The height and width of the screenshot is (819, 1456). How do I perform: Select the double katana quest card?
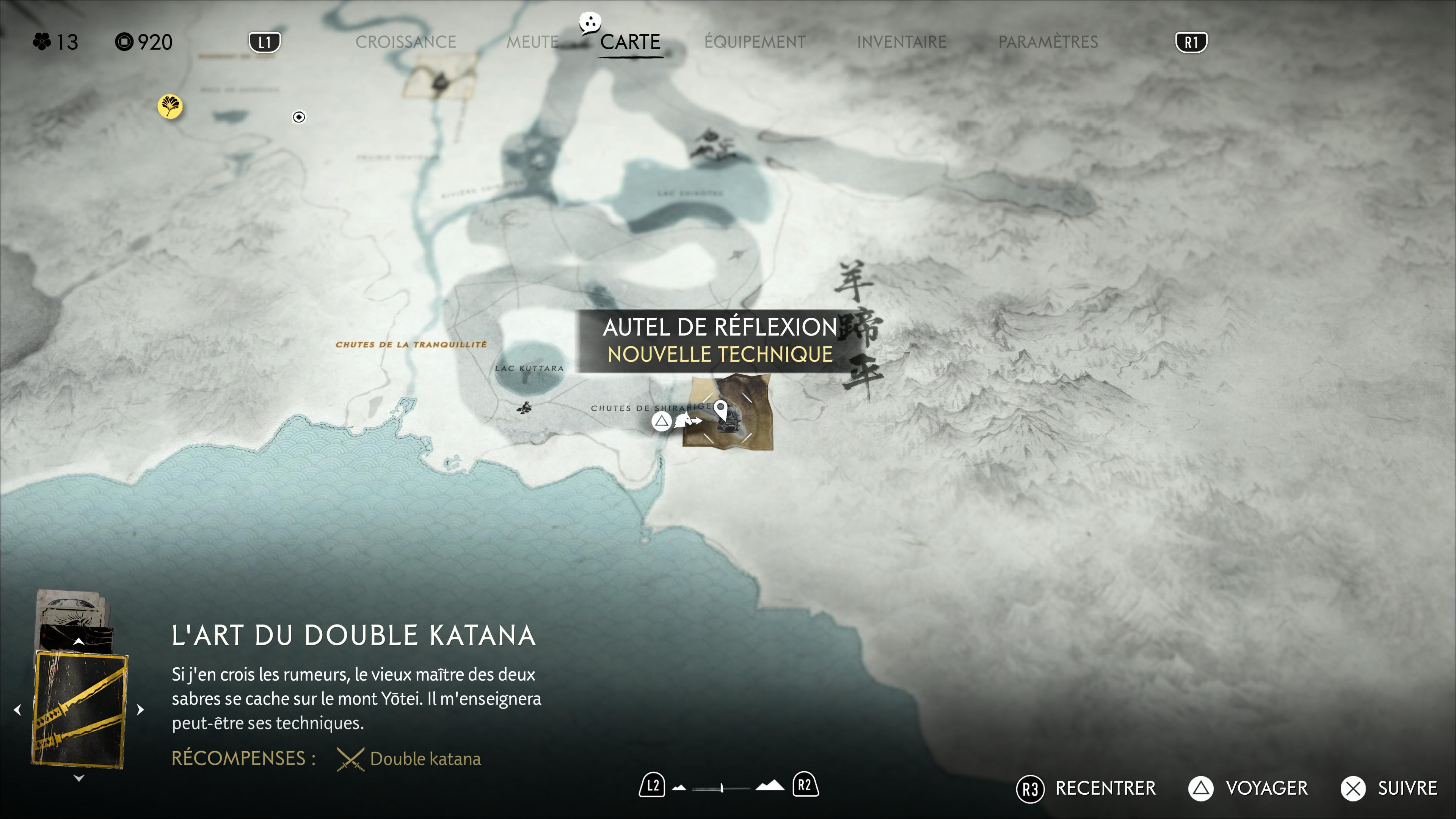(x=80, y=709)
